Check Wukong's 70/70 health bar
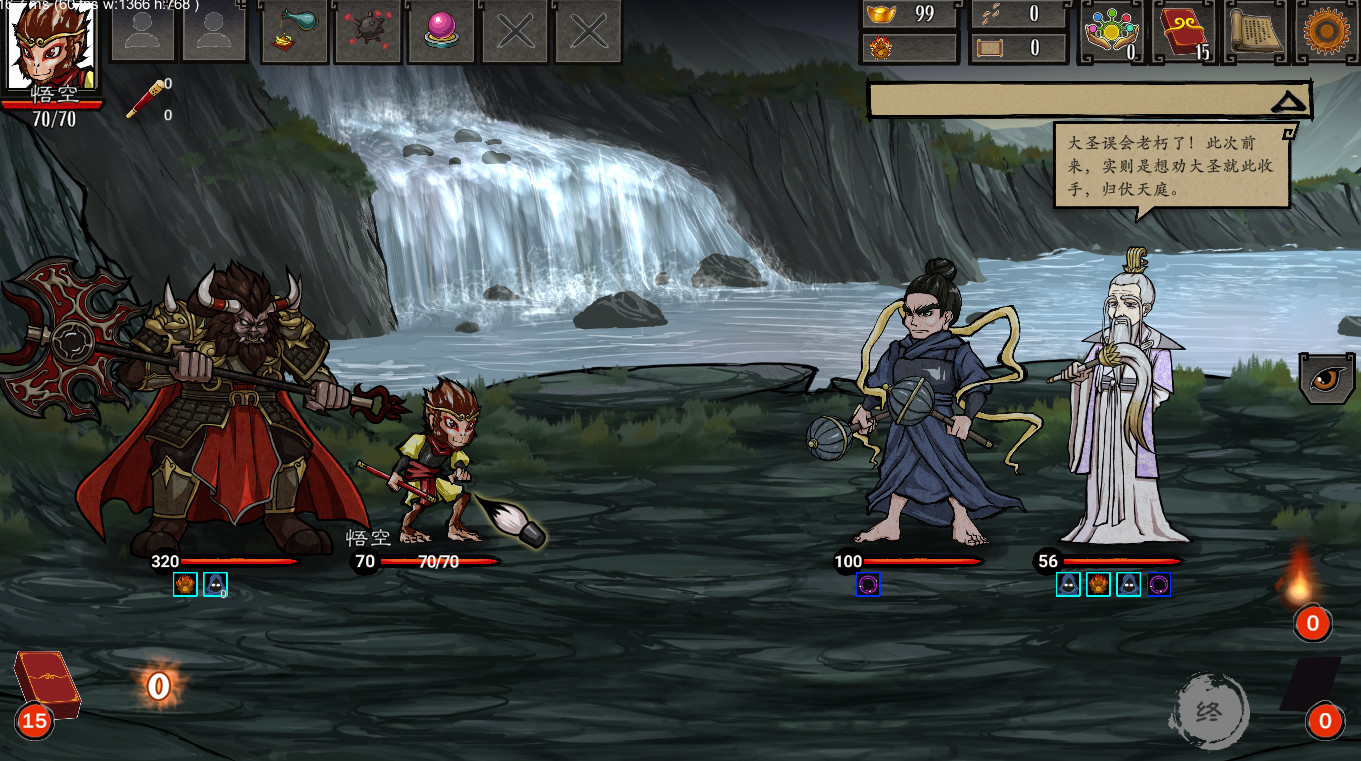This screenshot has width=1361, height=761. [437, 561]
